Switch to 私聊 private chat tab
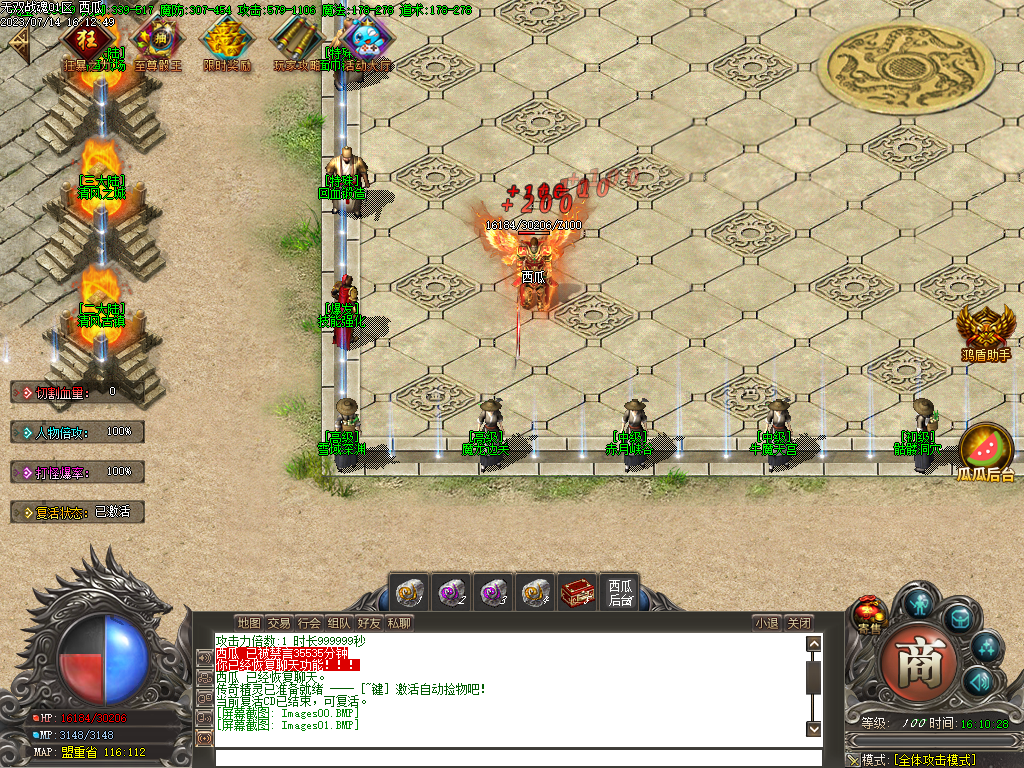 click(x=399, y=623)
